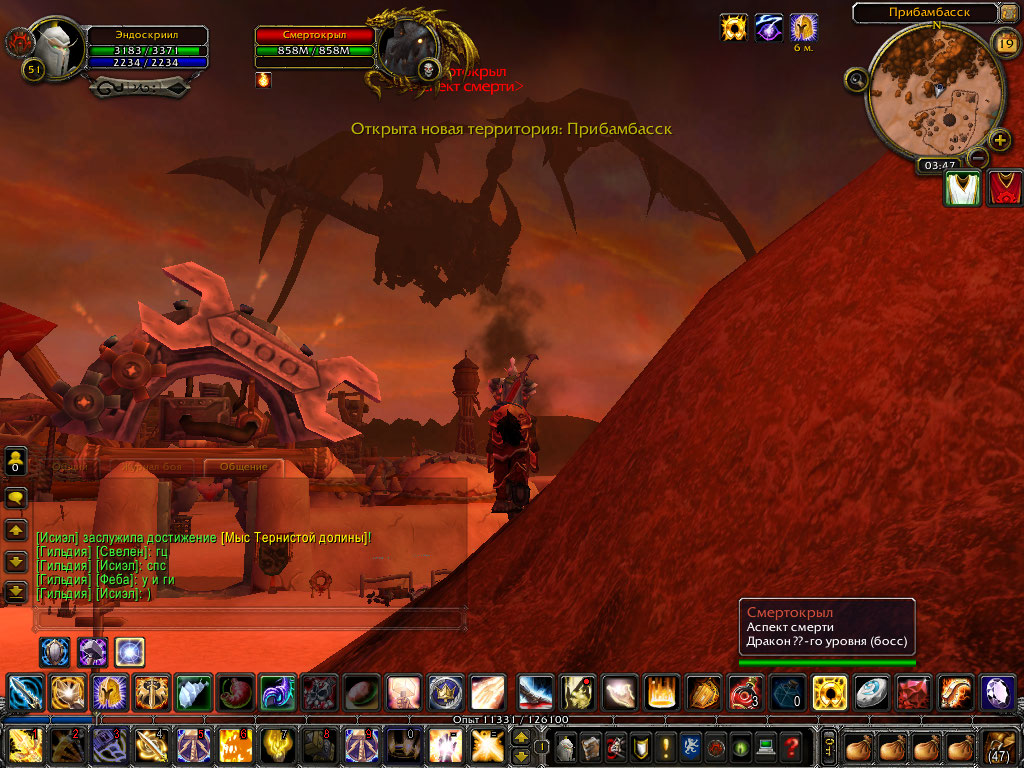This screenshot has width=1024, height=768.
Task: Open the red question mark help button
Action: click(x=791, y=746)
